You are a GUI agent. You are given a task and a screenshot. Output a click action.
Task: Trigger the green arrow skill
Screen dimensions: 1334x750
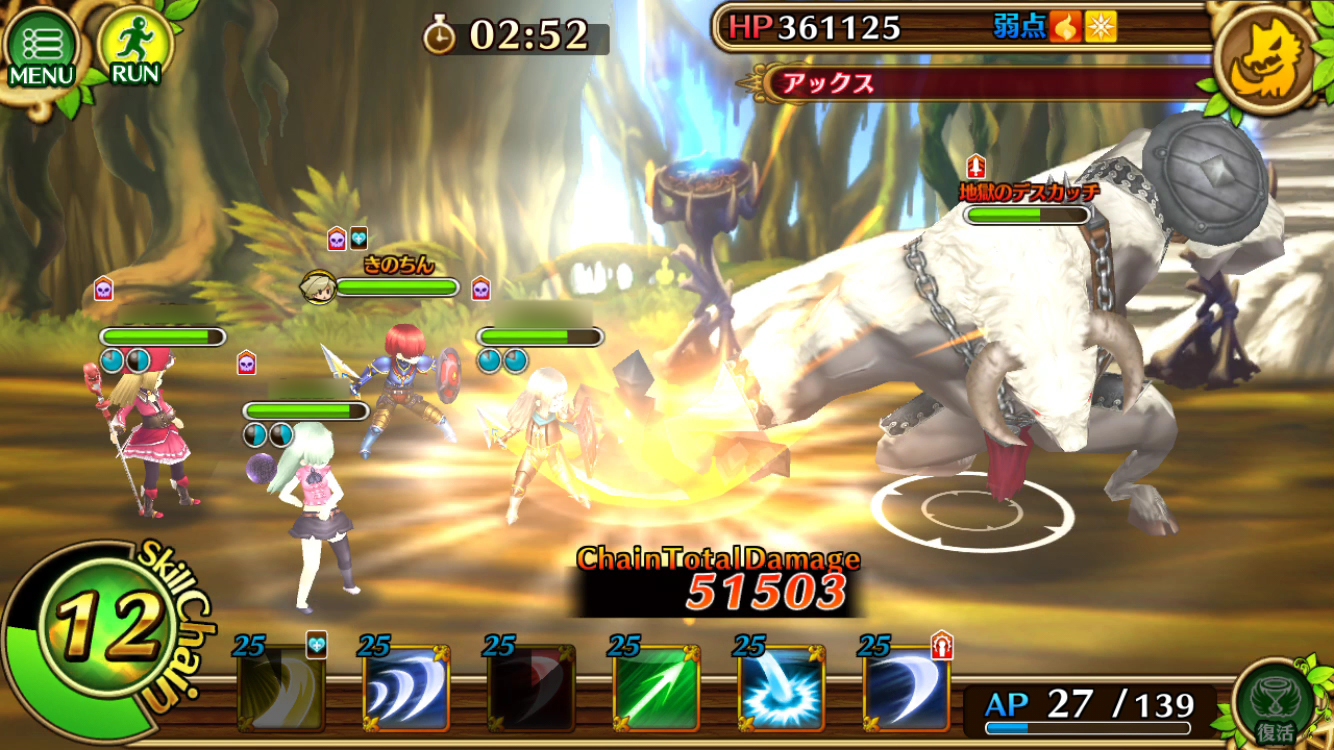point(656,689)
